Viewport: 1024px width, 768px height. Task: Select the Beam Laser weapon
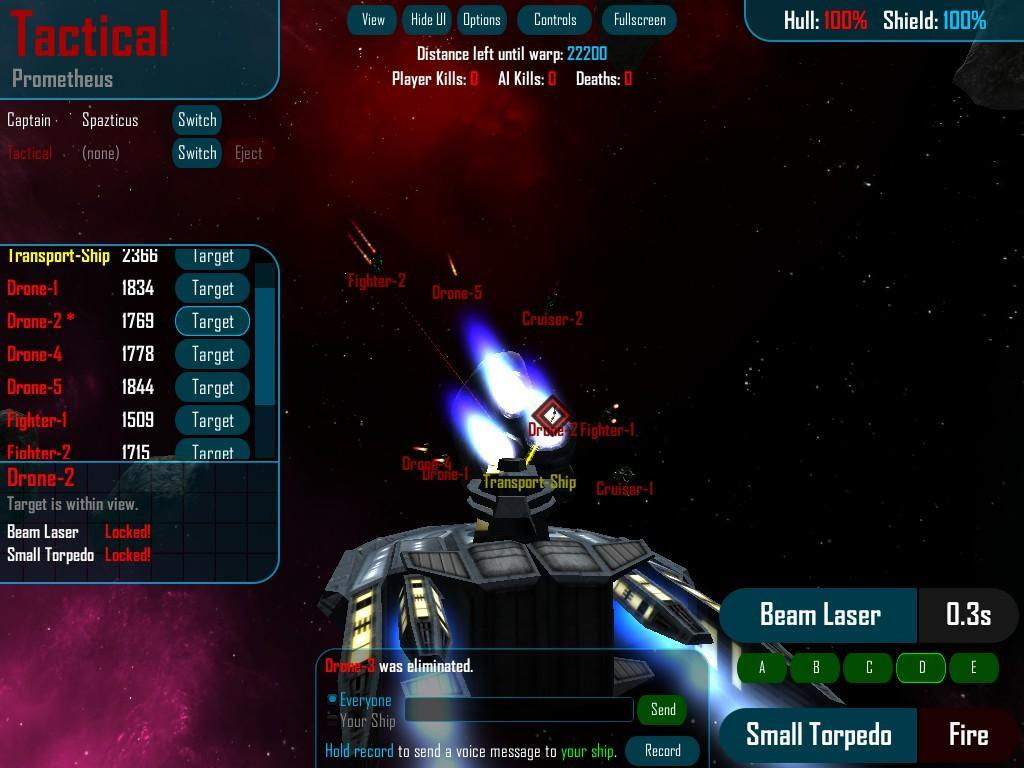click(x=819, y=615)
